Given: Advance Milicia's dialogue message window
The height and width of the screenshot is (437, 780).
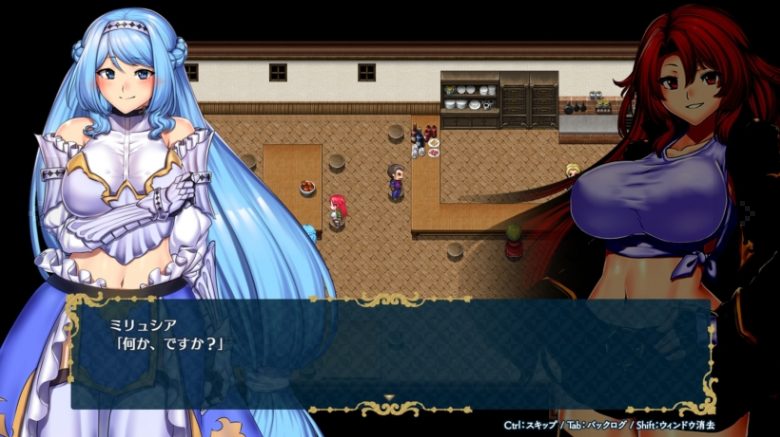Looking at the screenshot, I should [390, 353].
